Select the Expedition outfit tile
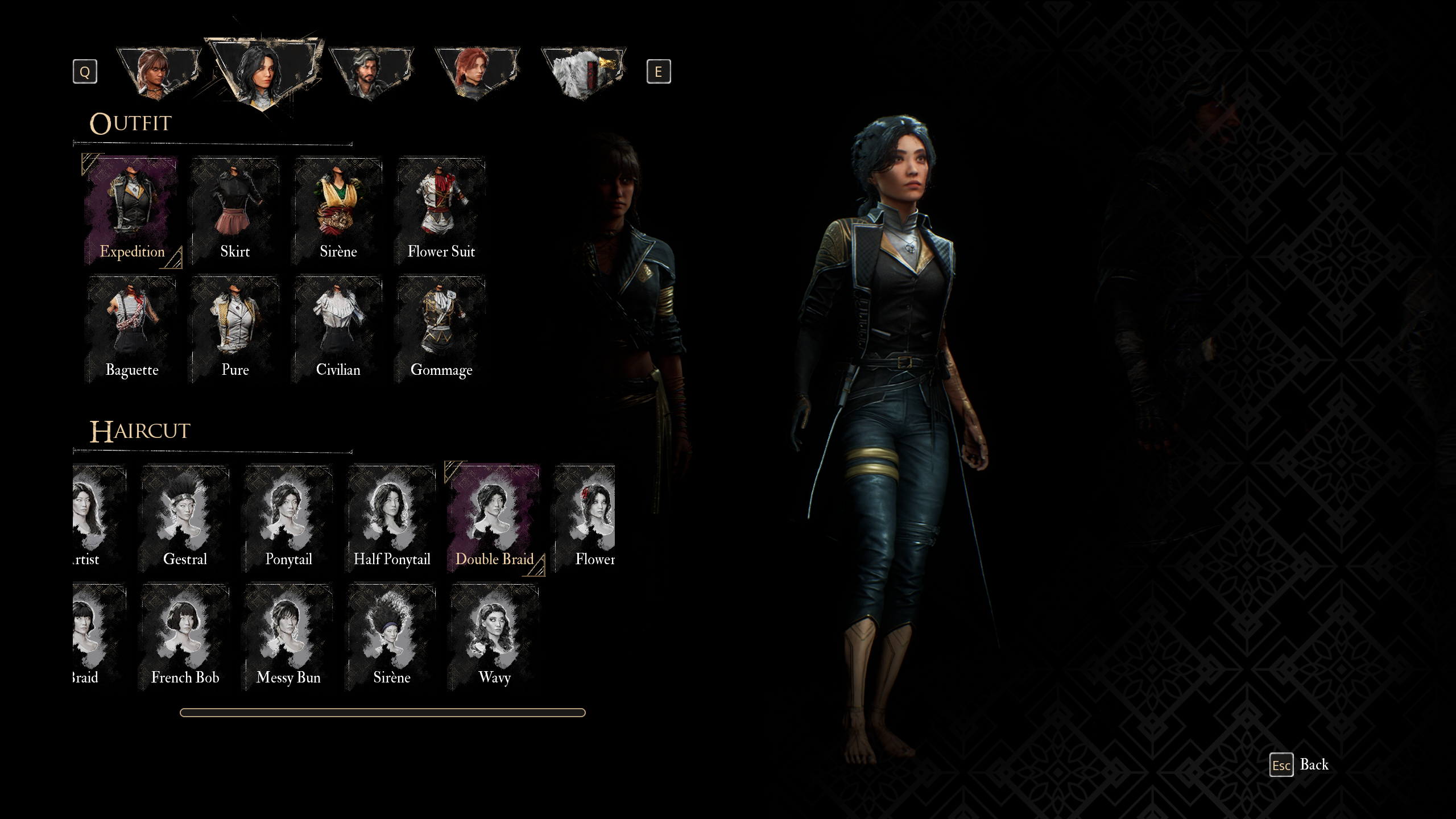 (x=132, y=210)
